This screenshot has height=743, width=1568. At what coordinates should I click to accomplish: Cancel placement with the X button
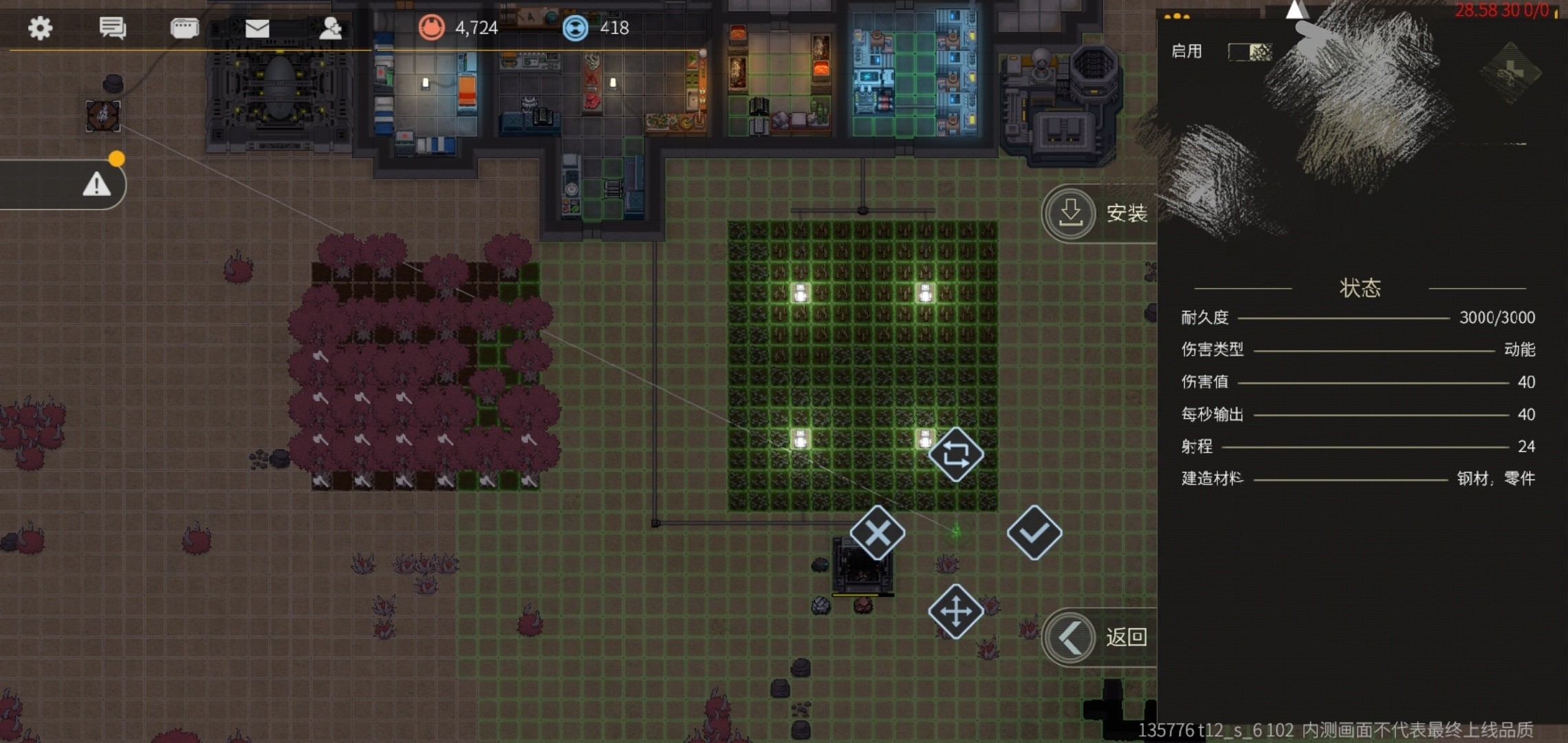(878, 532)
